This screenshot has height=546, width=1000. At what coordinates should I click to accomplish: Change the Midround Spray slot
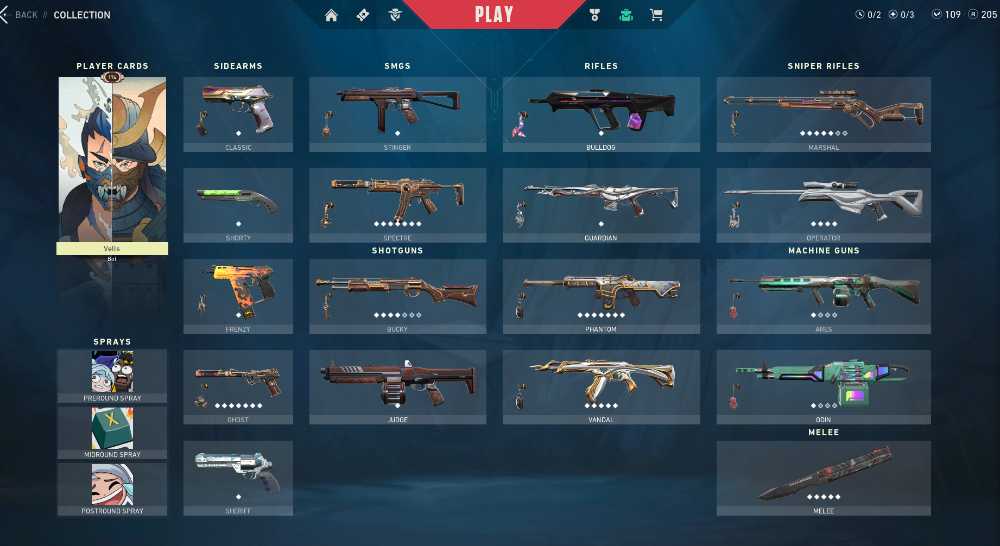click(x=112, y=432)
